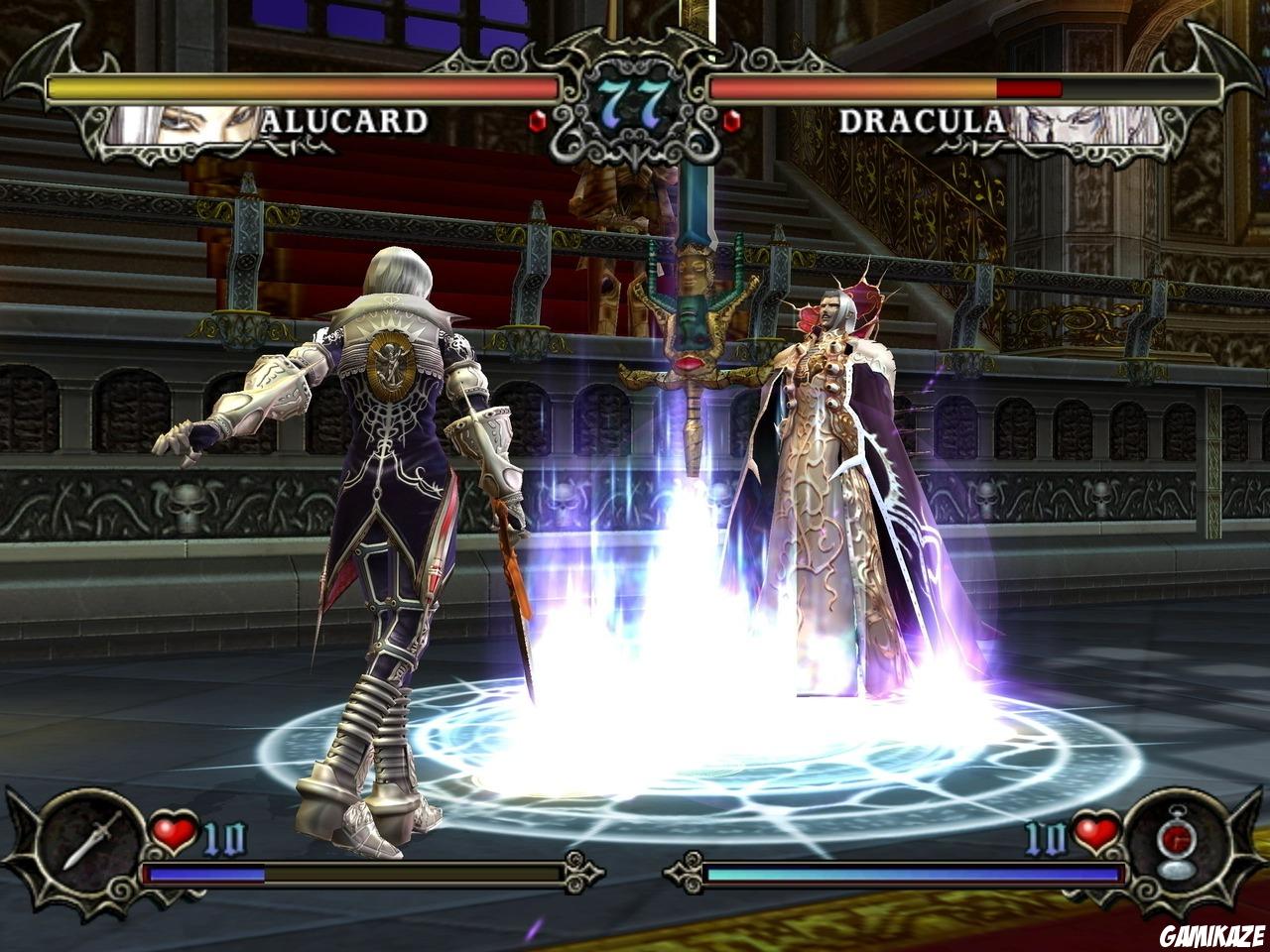Image resolution: width=1270 pixels, height=952 pixels.
Task: Click the heart icon beside Dracula's item count
Action: [x=1096, y=834]
